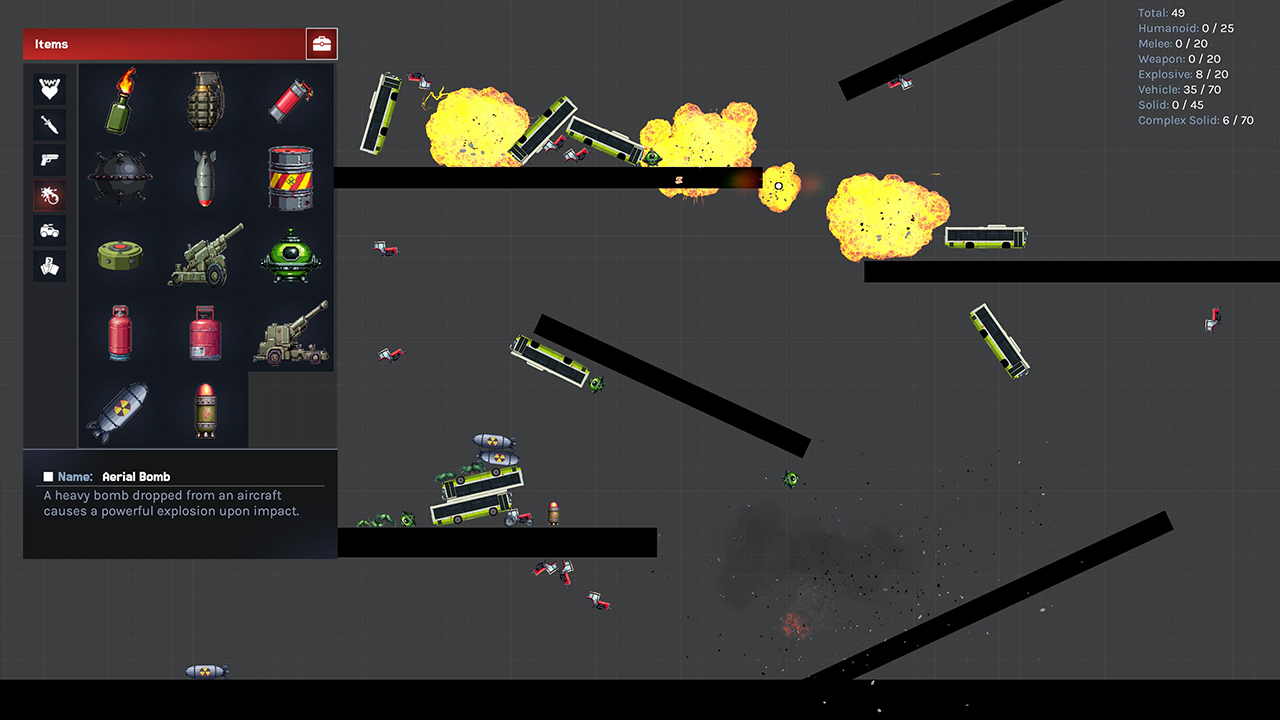Open the Misc cards category
The width and height of the screenshot is (1280, 720).
click(x=49, y=266)
